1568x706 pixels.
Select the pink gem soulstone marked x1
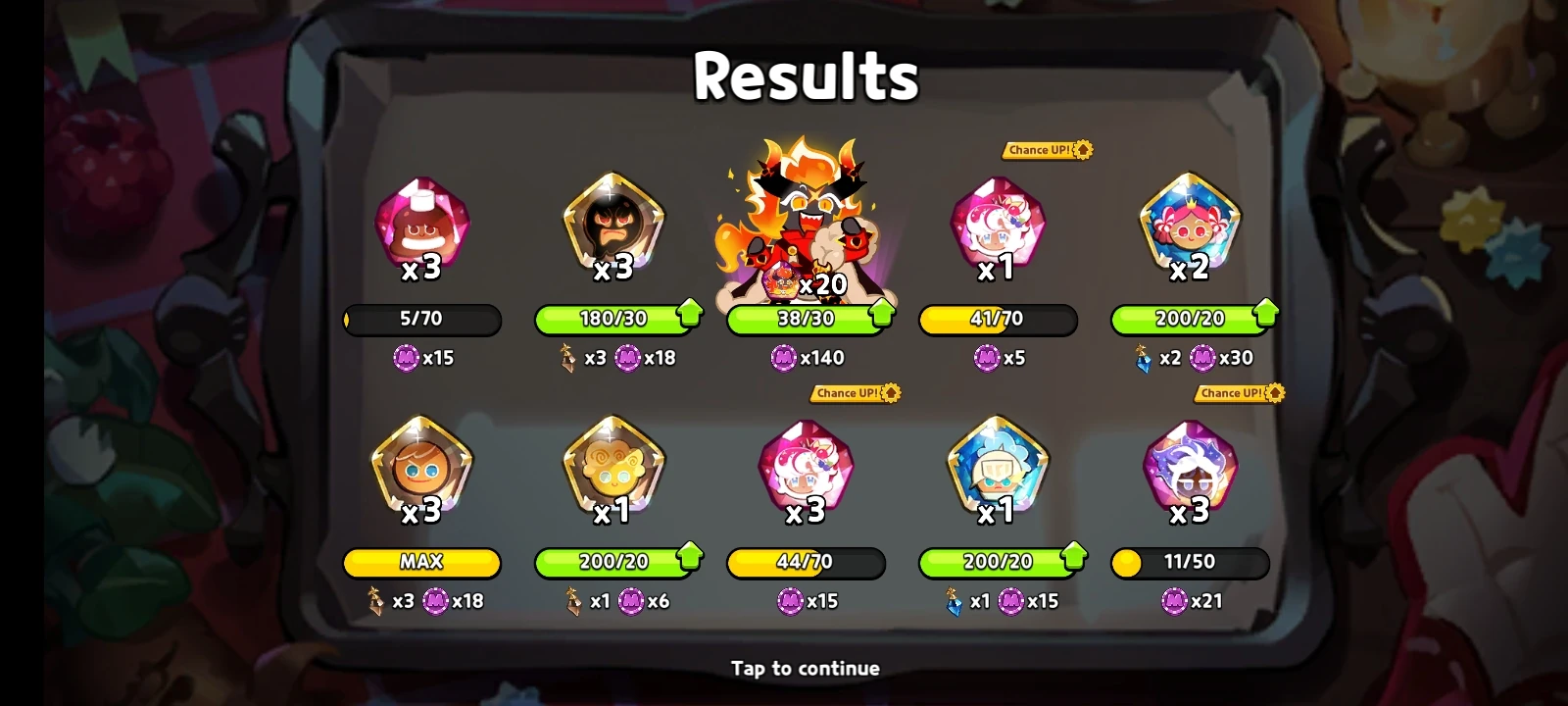pyautogui.click(x=998, y=227)
